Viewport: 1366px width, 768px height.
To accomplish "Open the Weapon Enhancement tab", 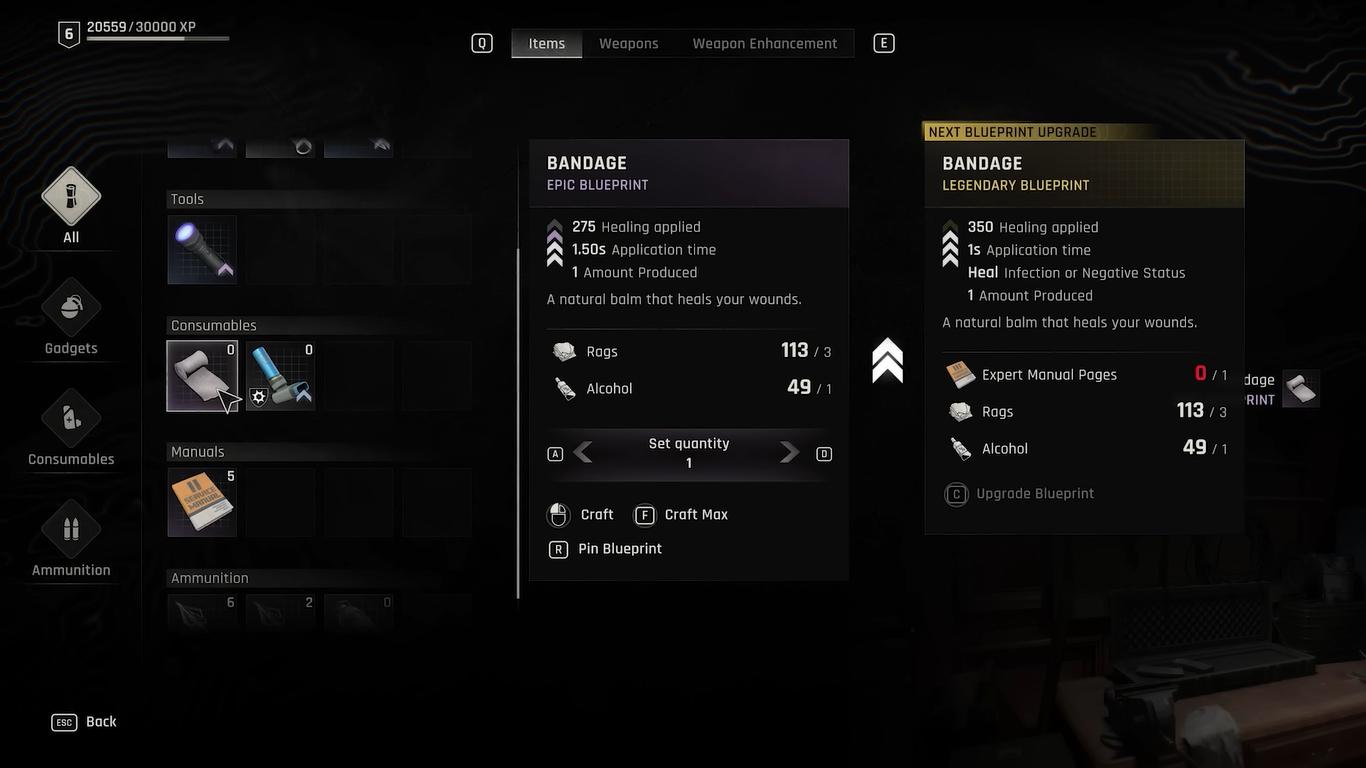I will [x=764, y=43].
